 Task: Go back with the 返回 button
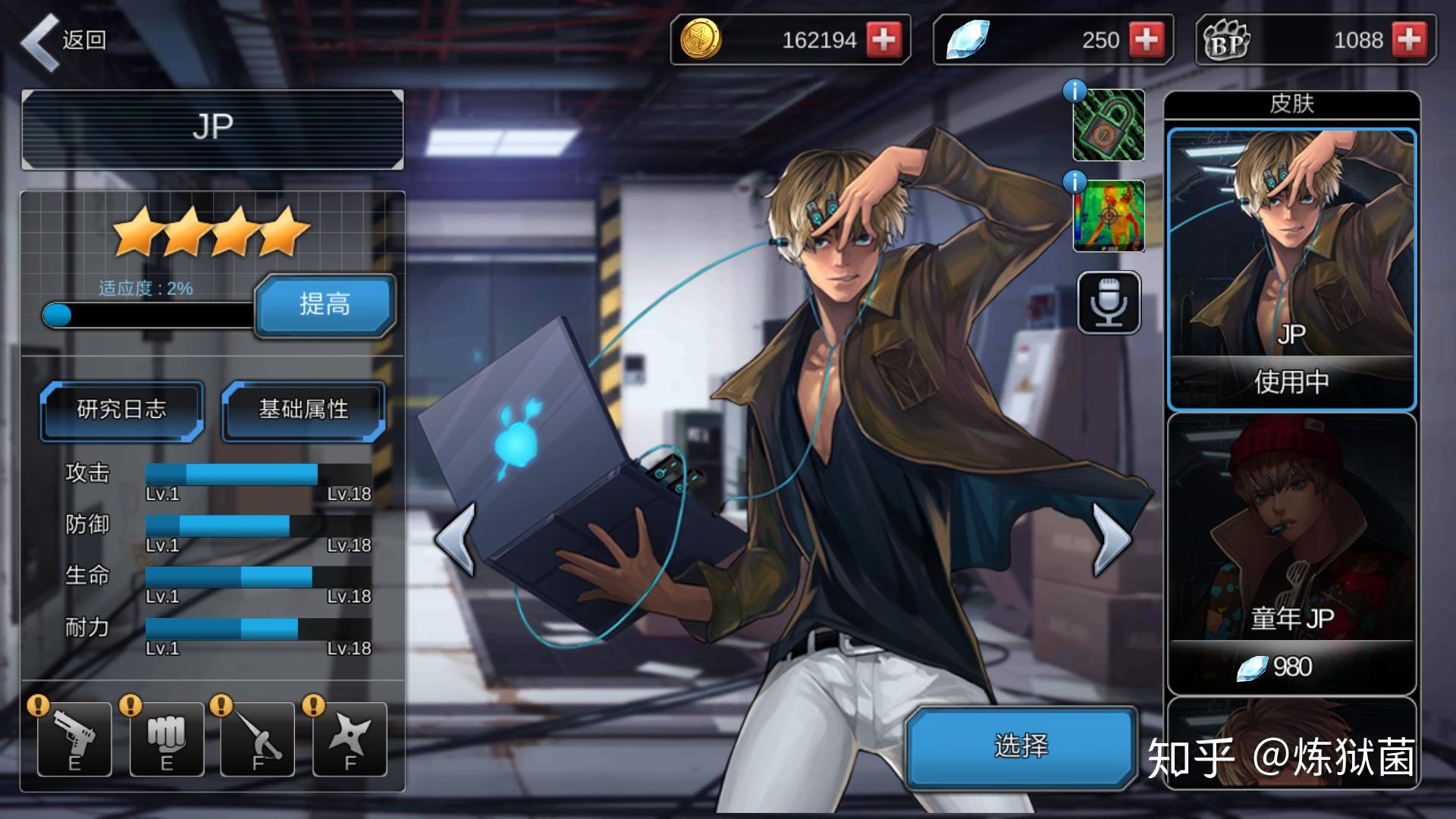64,41
